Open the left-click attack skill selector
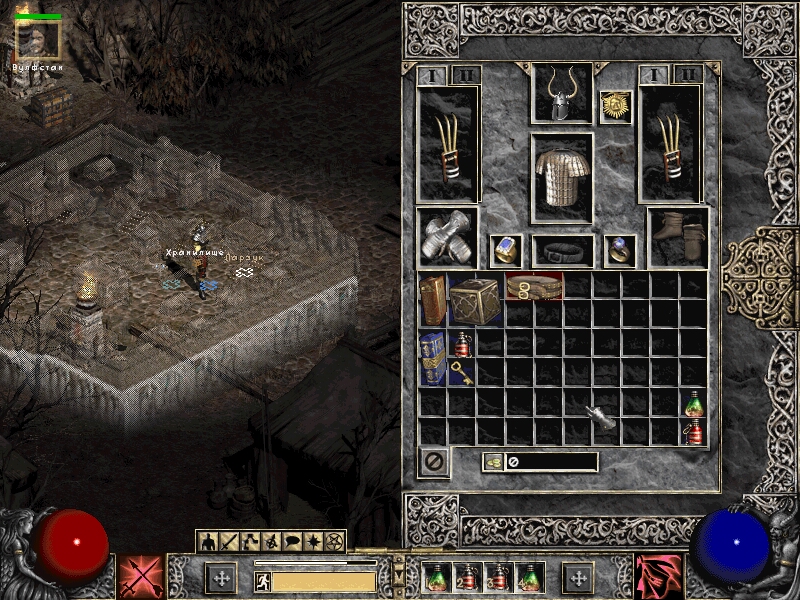The image size is (800, 600). coord(140,578)
